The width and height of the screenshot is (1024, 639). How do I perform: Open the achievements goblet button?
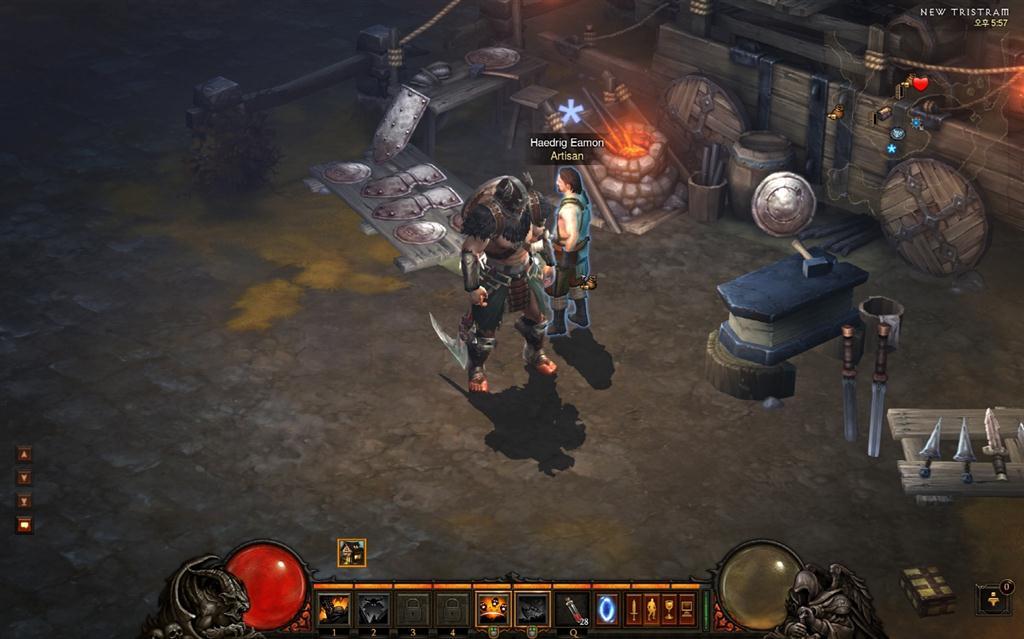click(669, 608)
